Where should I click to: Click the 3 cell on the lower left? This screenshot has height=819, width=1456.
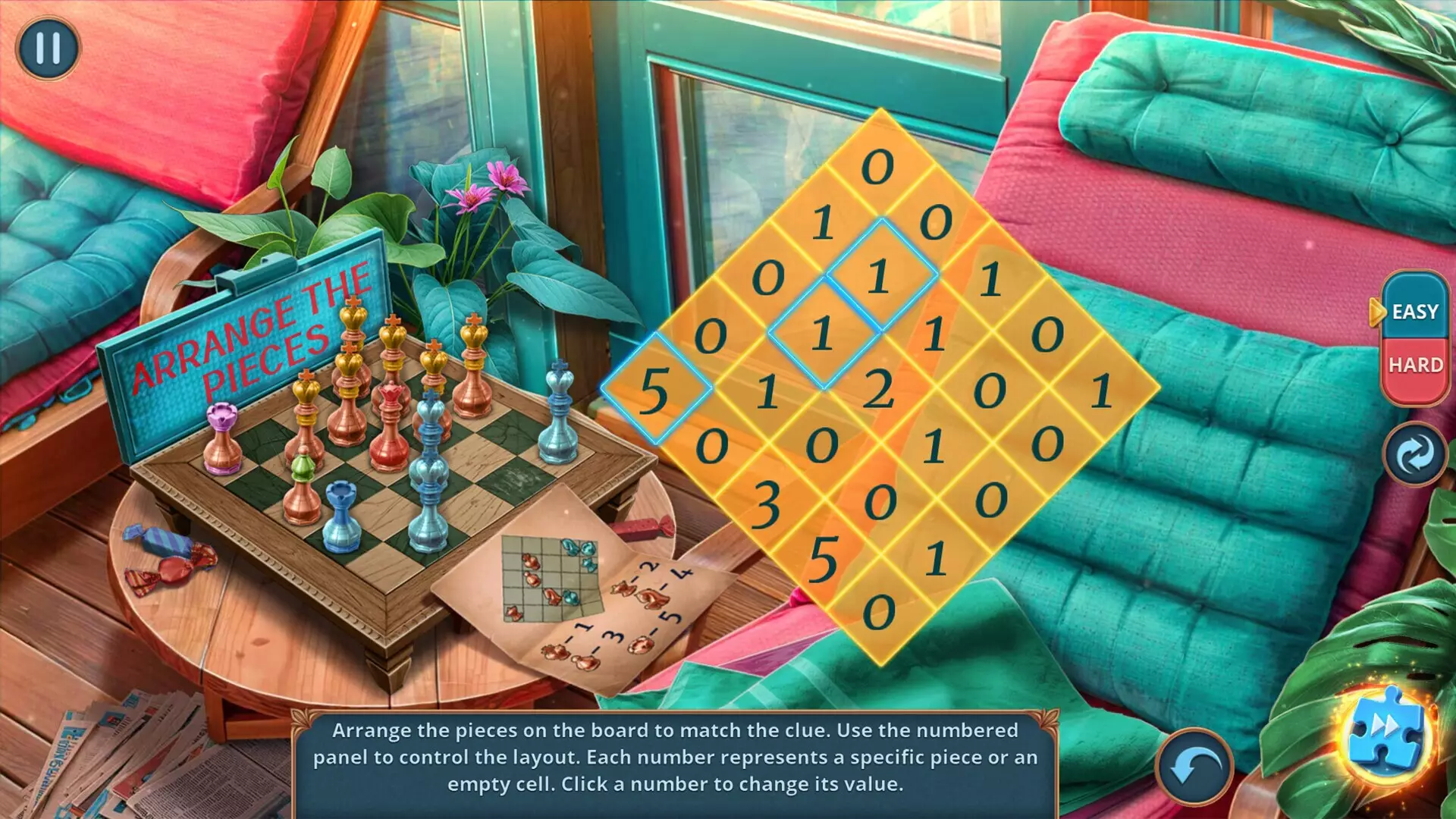(x=767, y=504)
